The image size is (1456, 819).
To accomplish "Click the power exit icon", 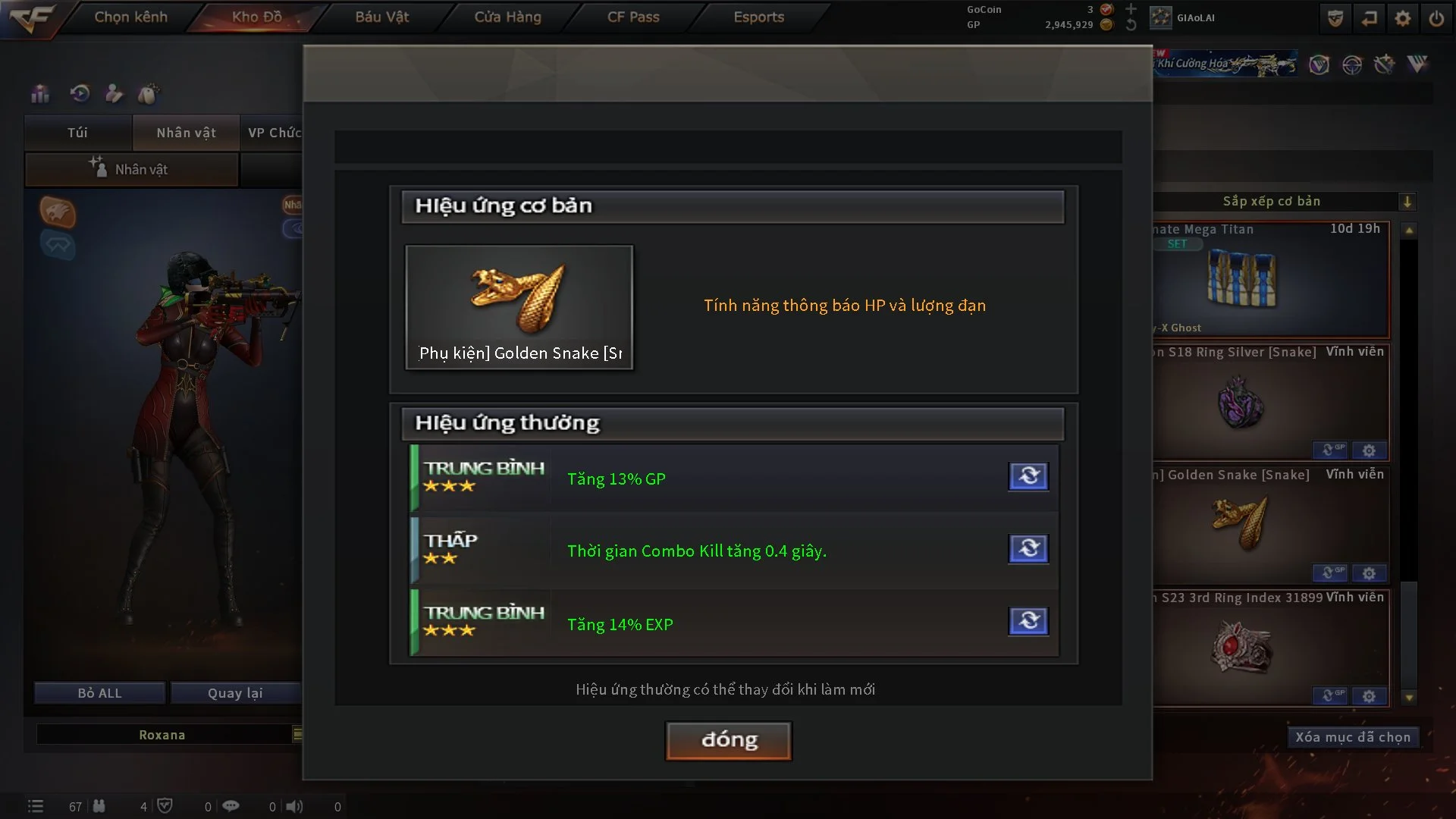I will pyautogui.click(x=1436, y=18).
